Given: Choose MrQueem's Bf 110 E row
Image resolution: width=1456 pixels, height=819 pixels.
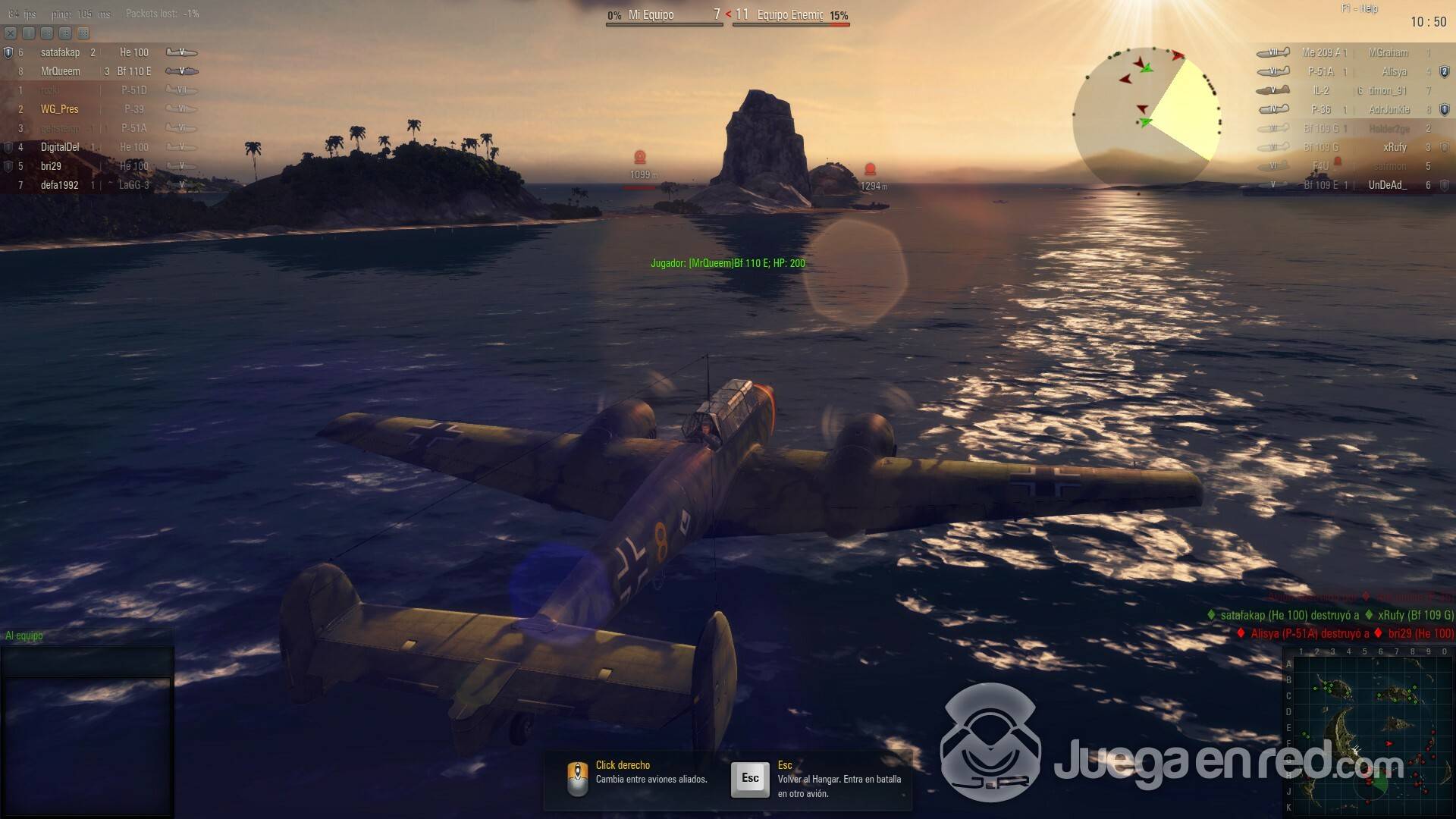Looking at the screenshot, I should coord(99,71).
